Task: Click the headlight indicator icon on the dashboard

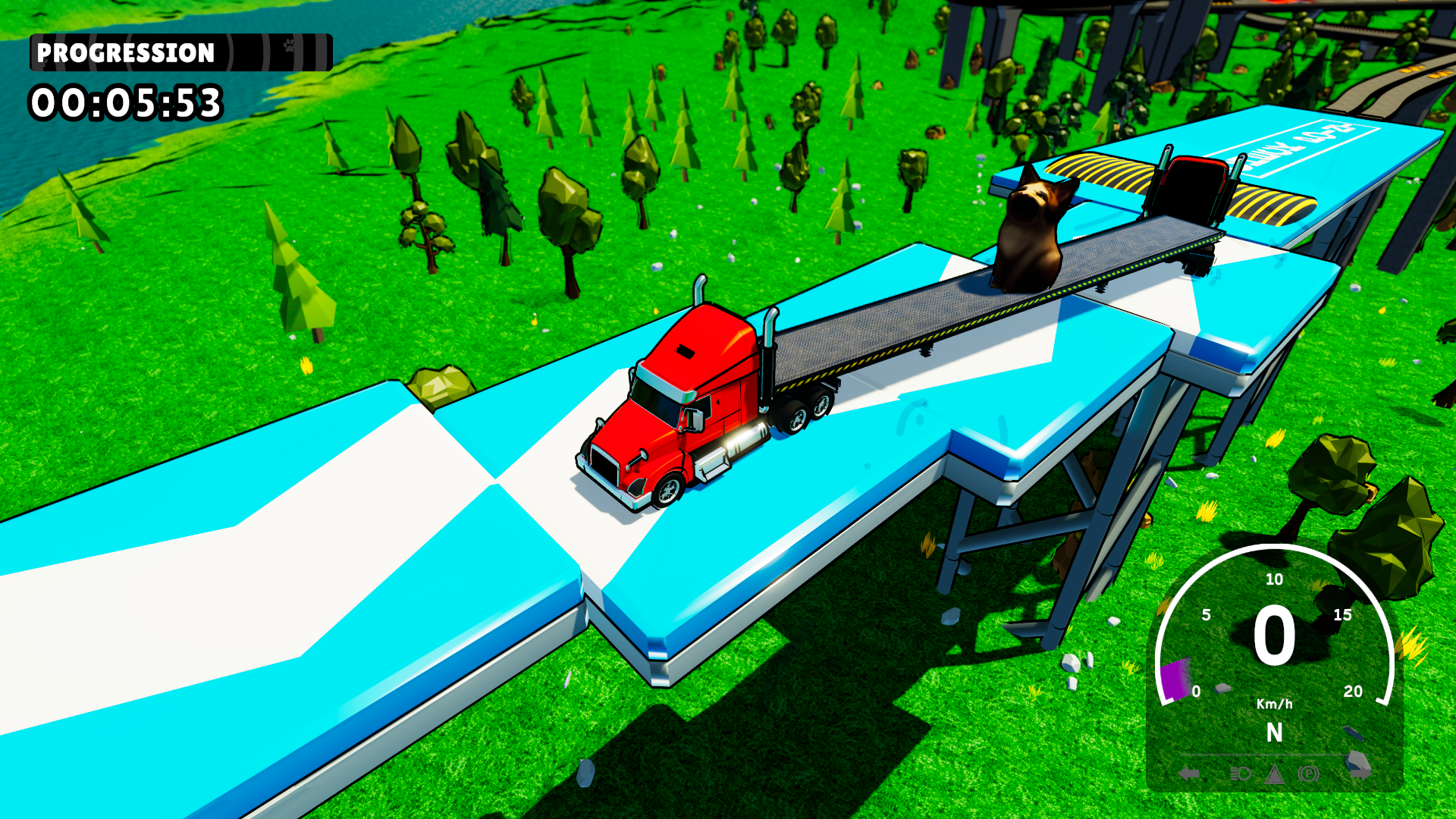Action: (1238, 773)
